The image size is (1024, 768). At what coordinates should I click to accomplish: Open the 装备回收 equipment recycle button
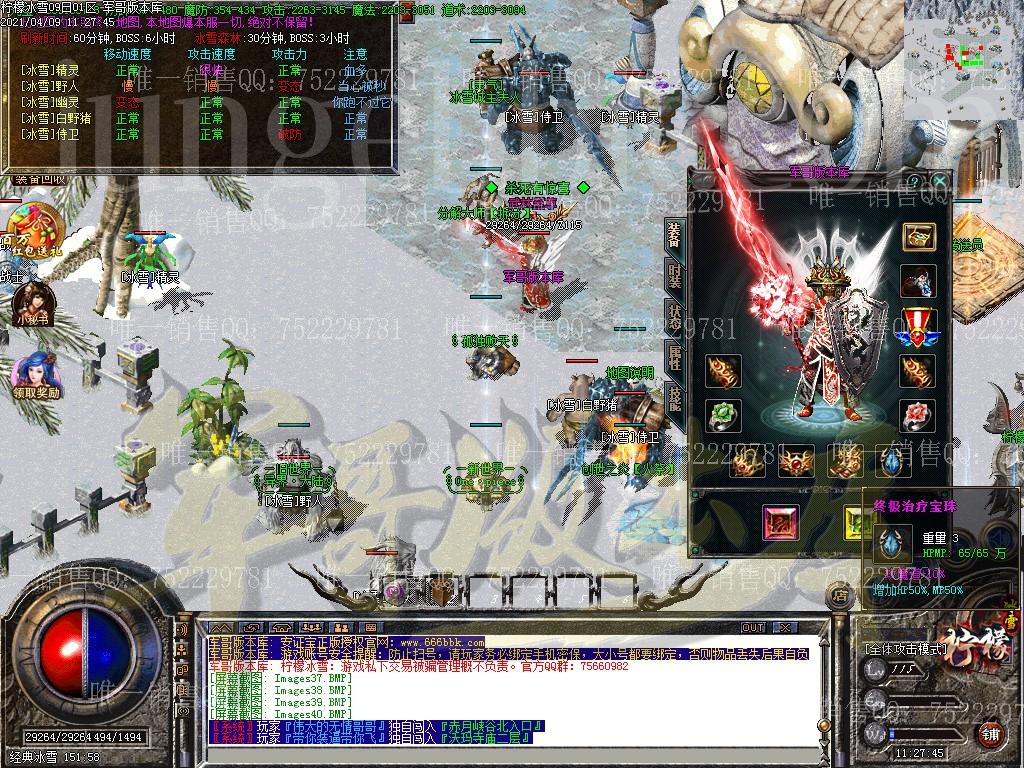click(x=40, y=179)
